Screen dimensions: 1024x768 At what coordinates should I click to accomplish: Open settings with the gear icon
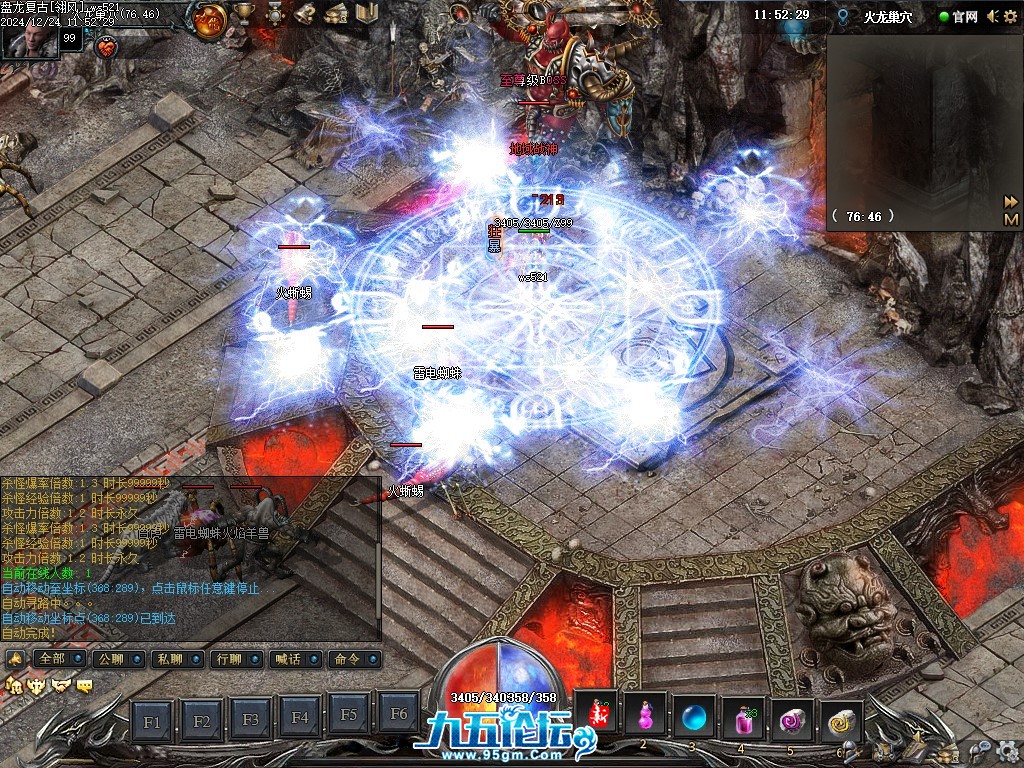[1007, 748]
